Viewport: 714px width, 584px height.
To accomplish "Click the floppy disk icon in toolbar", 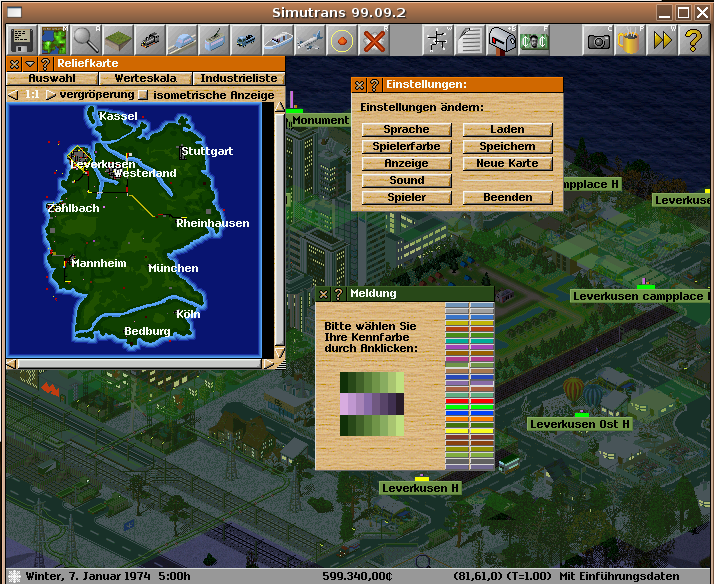I will (22, 41).
